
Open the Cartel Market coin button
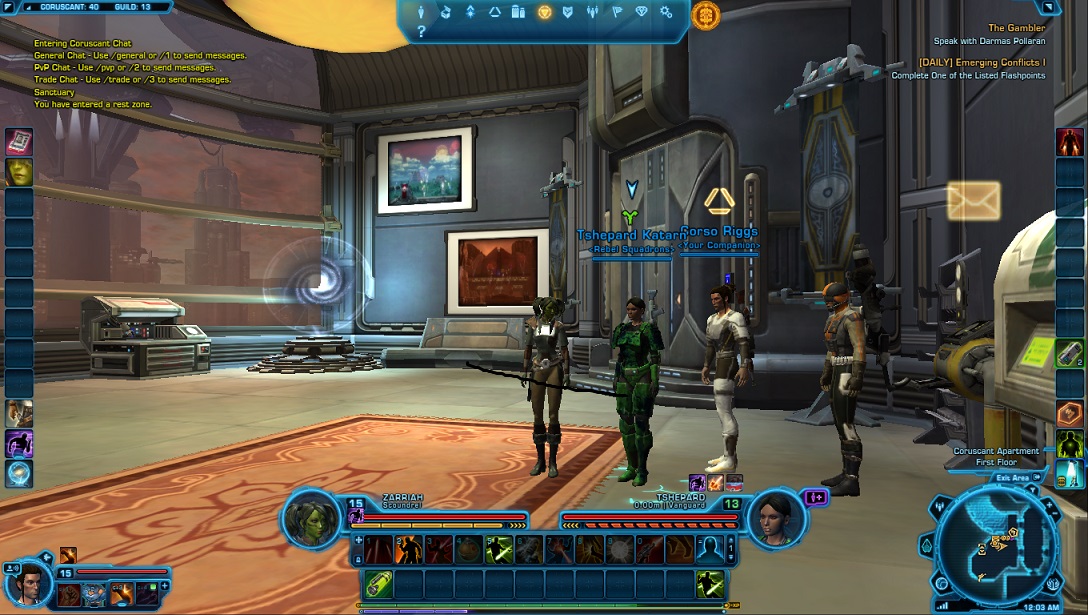[705, 14]
